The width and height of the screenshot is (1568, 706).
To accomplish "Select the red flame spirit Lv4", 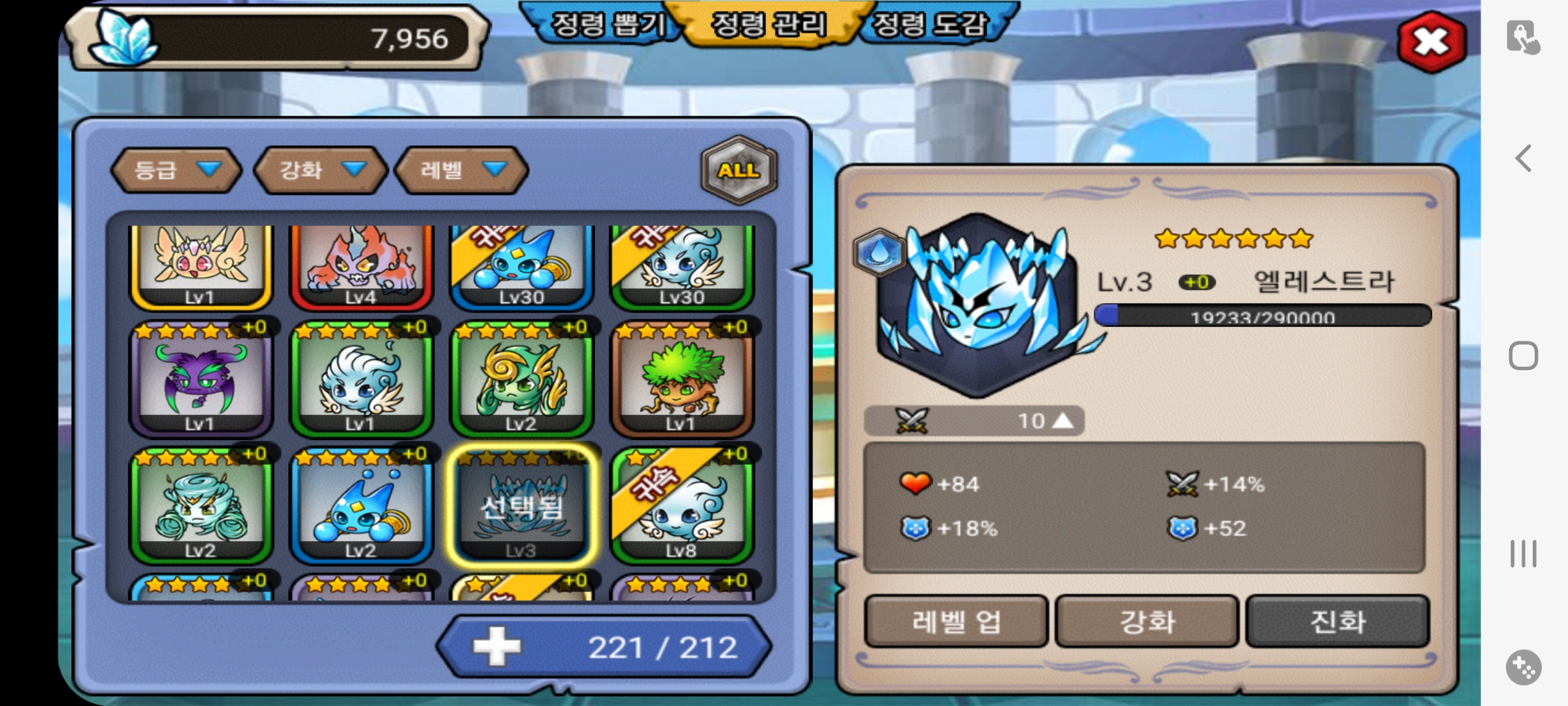I will 361,265.
